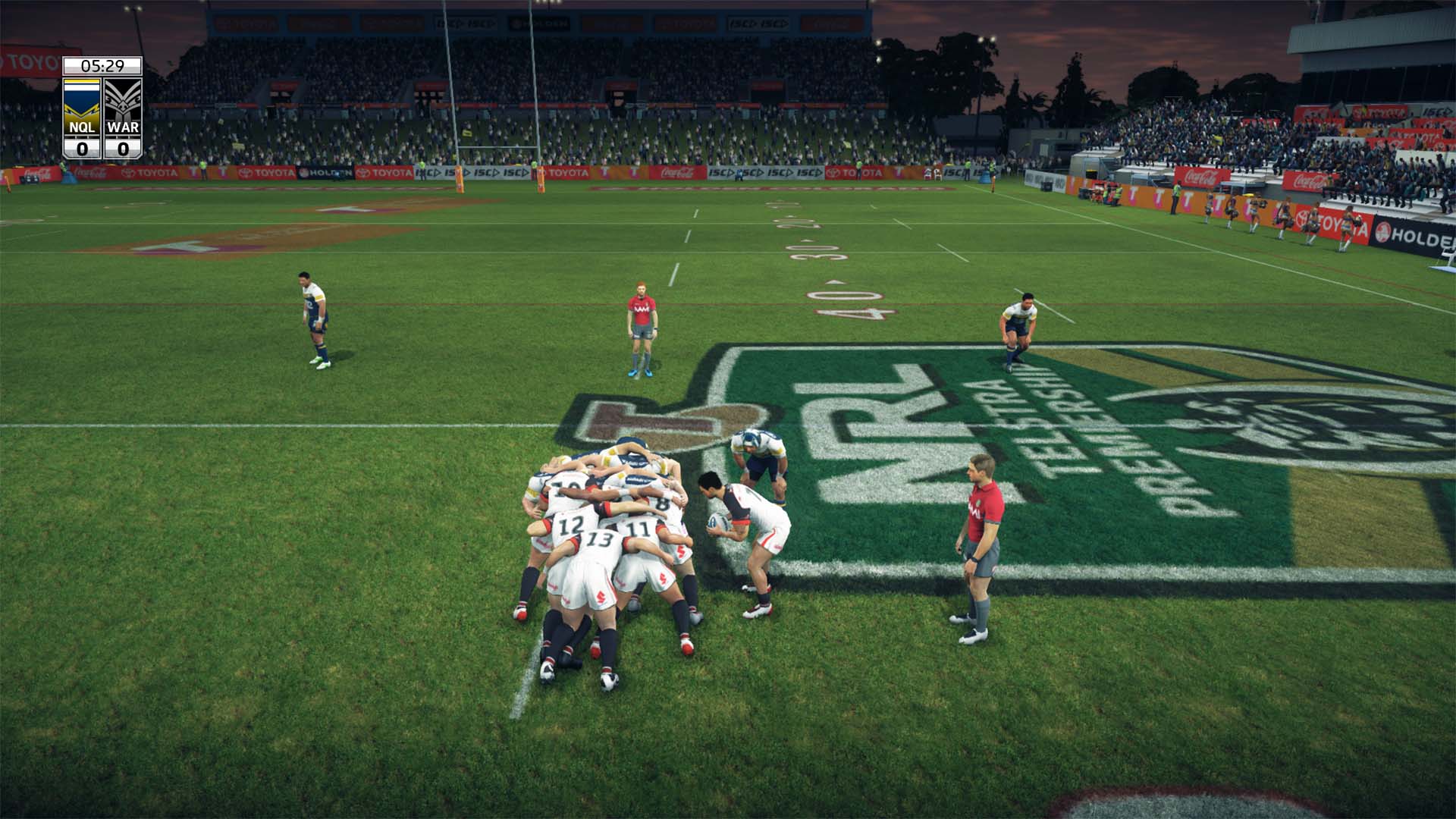Click the WAR score digit showing 0

pos(121,147)
